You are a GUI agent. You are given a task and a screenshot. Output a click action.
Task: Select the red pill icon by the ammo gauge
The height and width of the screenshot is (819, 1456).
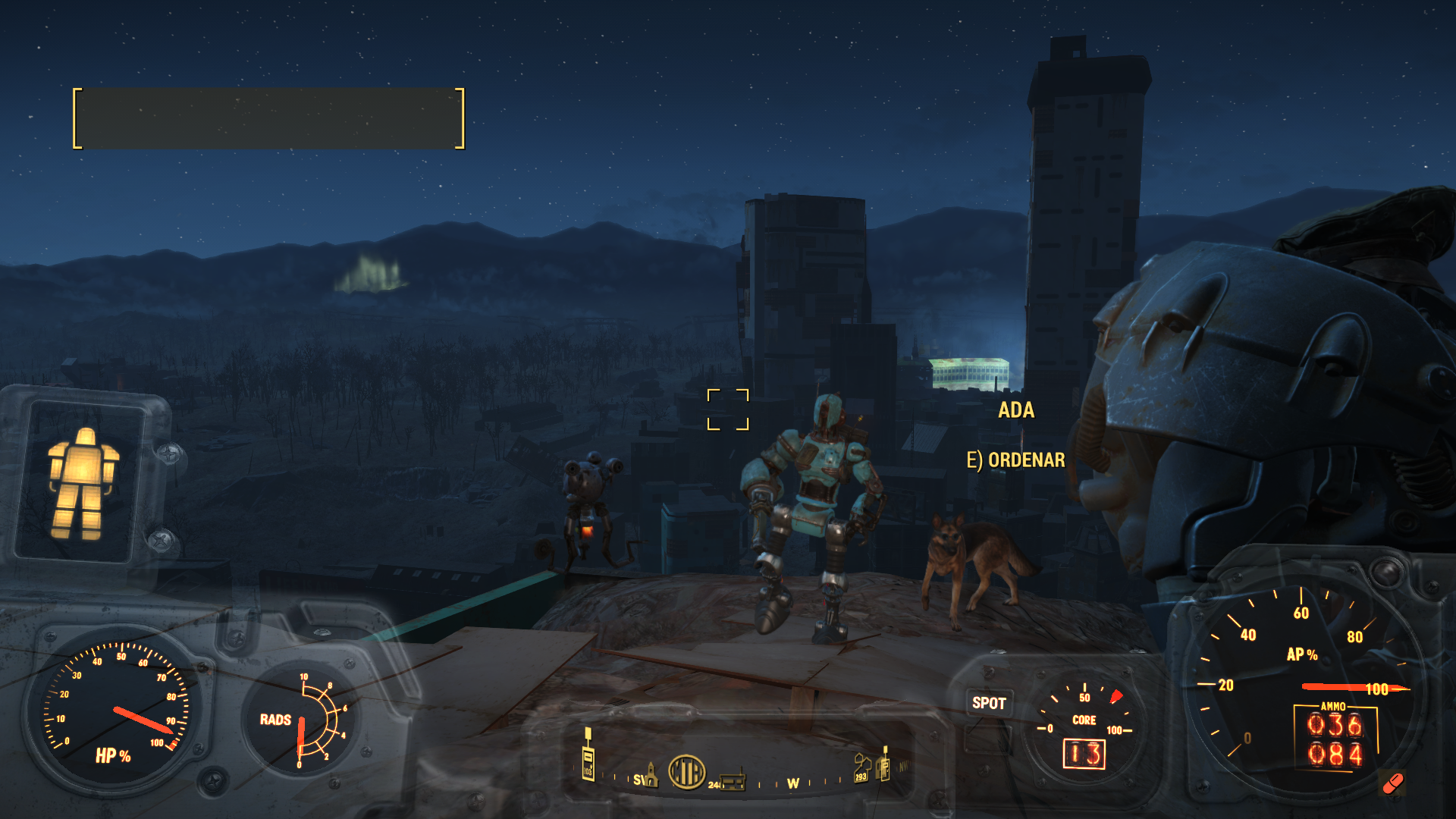click(1392, 783)
